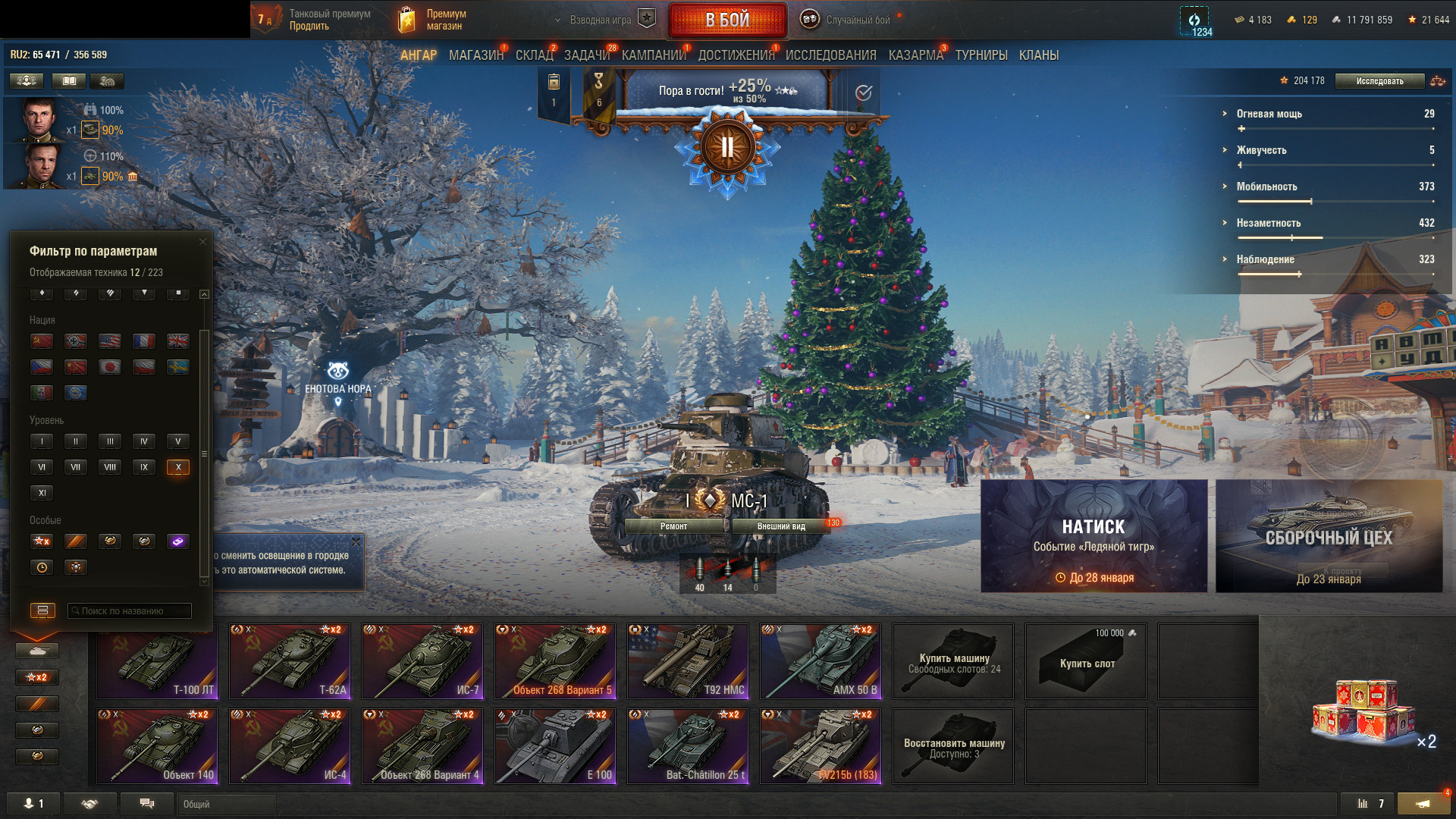This screenshot has width=1456, height=819.
Task: Pick the Bat.-Châtillon 25 t tank
Action: 688,745
